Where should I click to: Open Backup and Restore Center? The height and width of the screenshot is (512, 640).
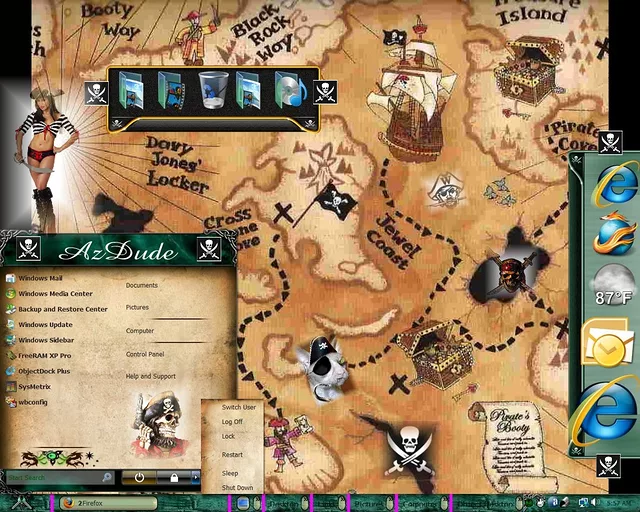tap(62, 309)
